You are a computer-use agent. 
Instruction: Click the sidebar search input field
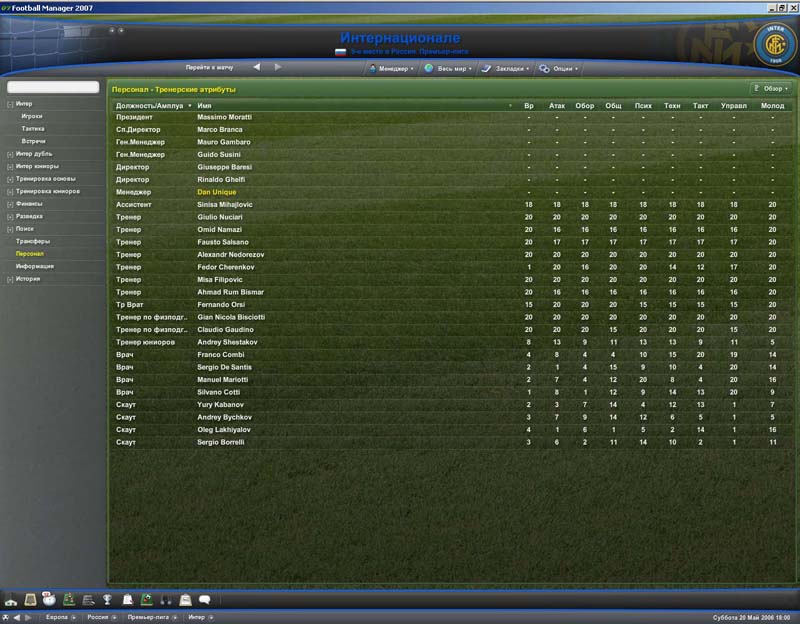pyautogui.click(x=53, y=88)
